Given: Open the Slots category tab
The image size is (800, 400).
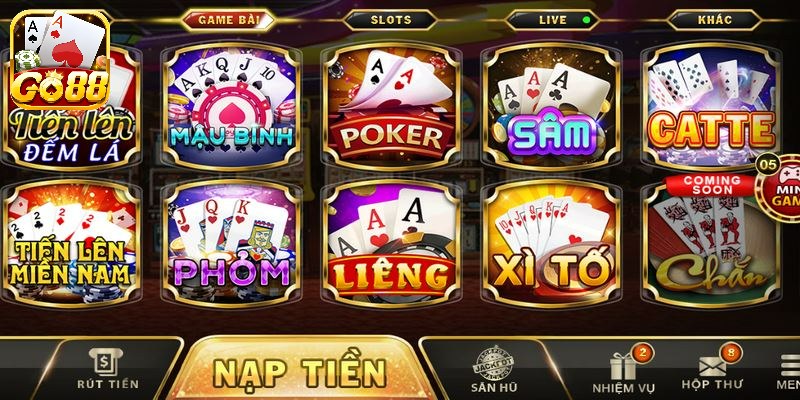Looking at the screenshot, I should coord(390,19).
